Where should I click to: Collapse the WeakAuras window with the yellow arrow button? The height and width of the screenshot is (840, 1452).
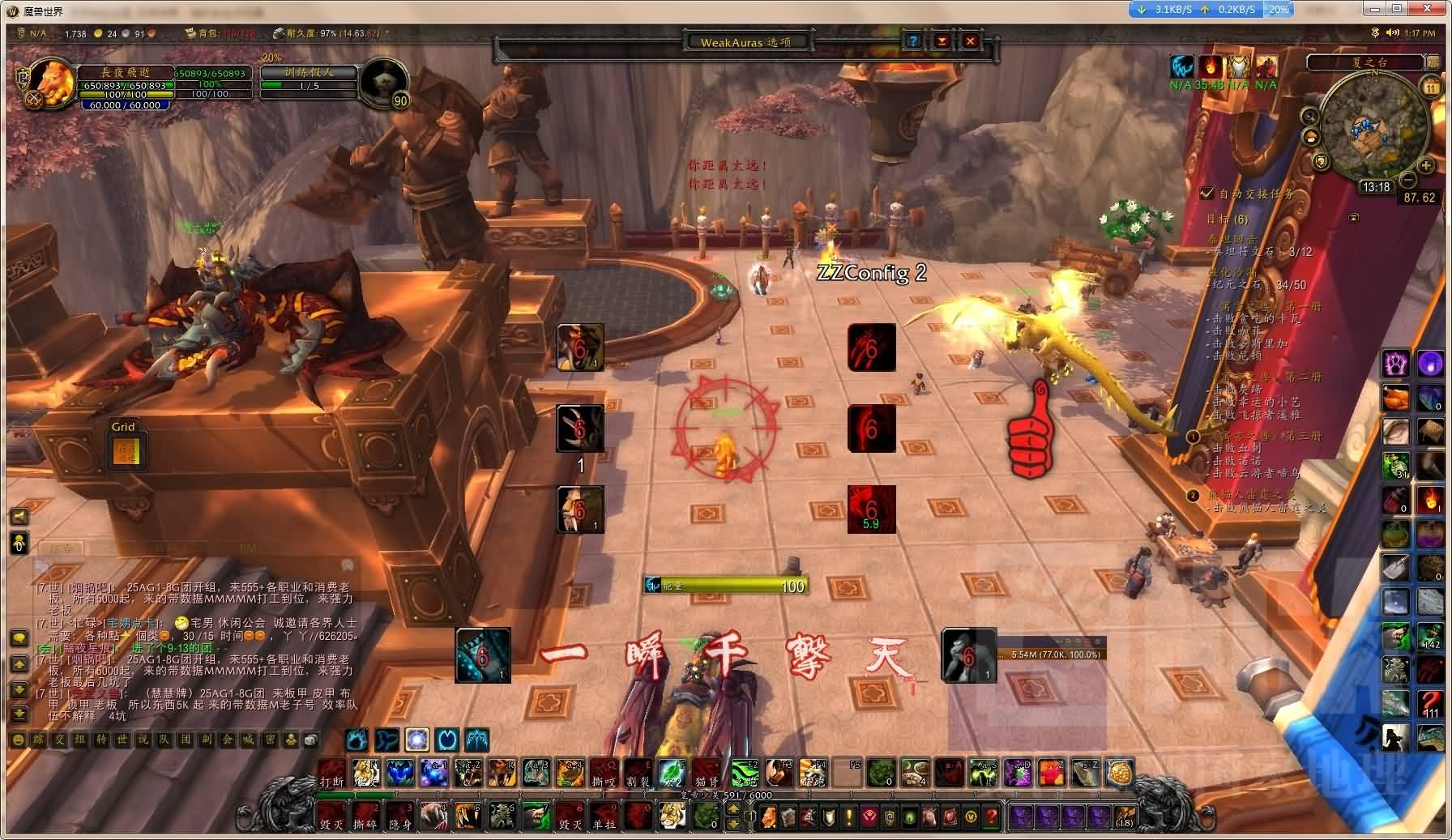pos(940,41)
